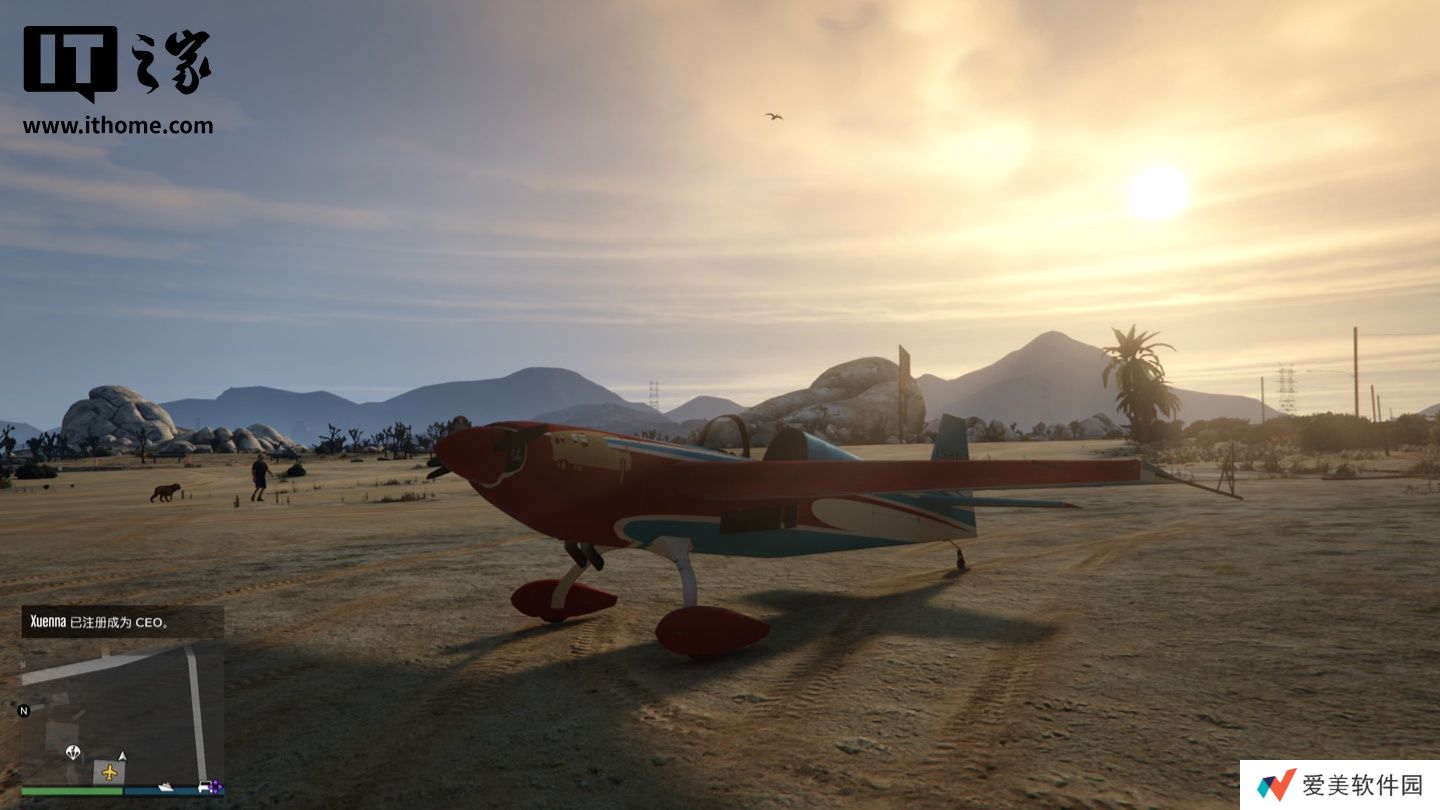Click the purple blip at minimap corner
Viewport: 1440px width, 810px height.
(x=215, y=787)
